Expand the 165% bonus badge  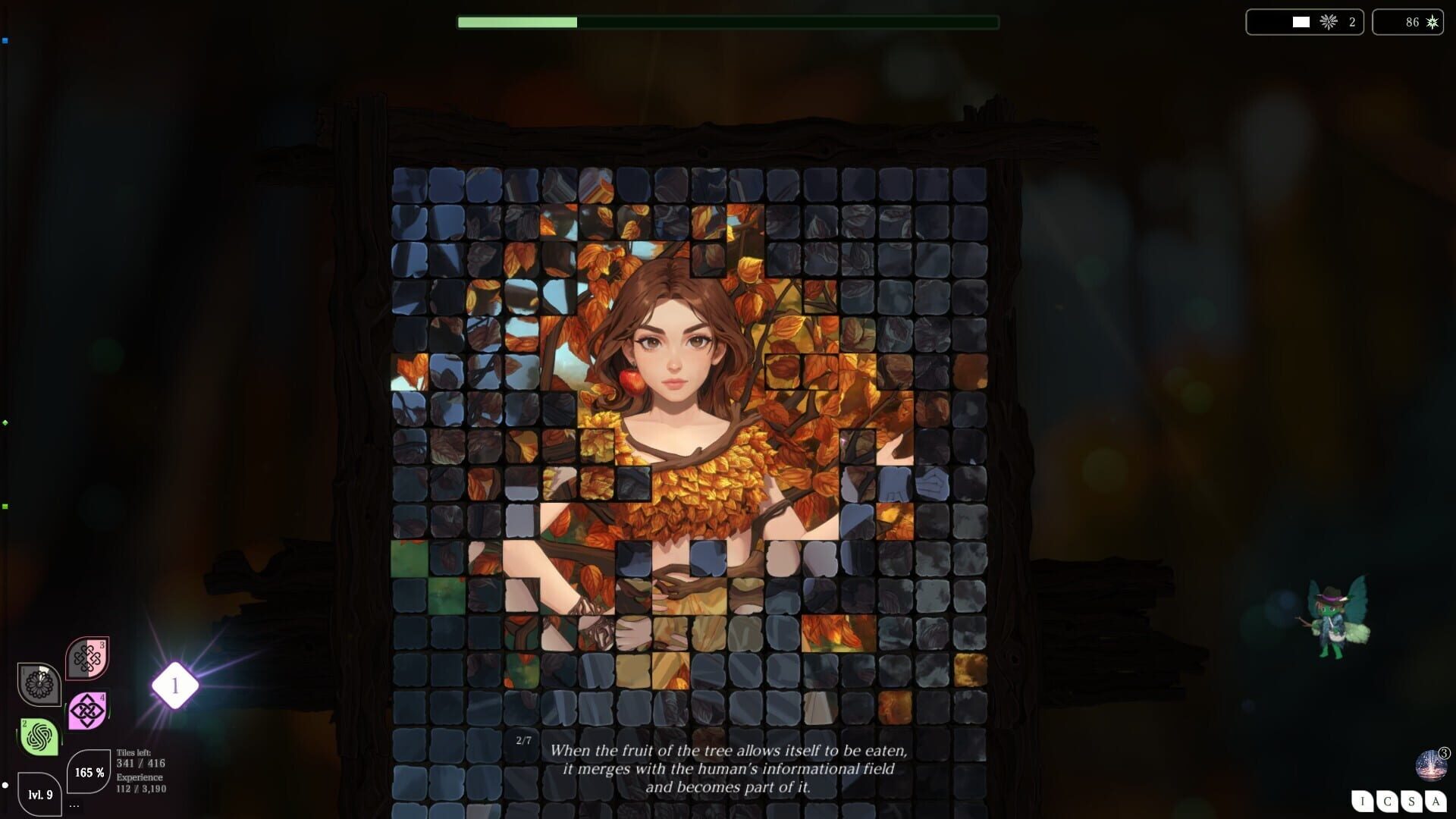[87, 773]
